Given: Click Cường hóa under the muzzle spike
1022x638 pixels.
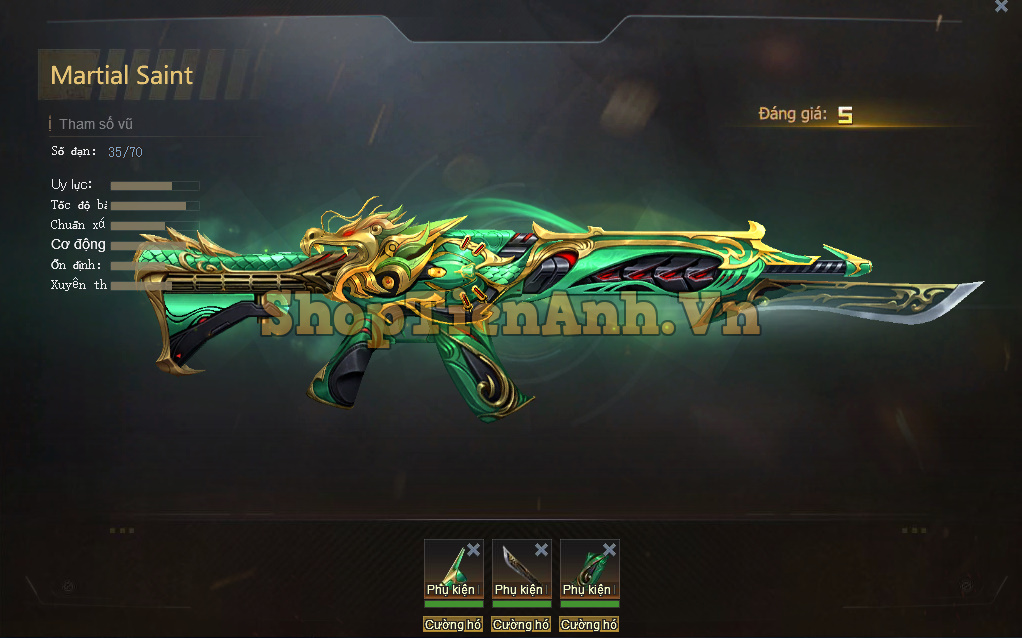Looking at the screenshot, I should pyautogui.click(x=453, y=625).
